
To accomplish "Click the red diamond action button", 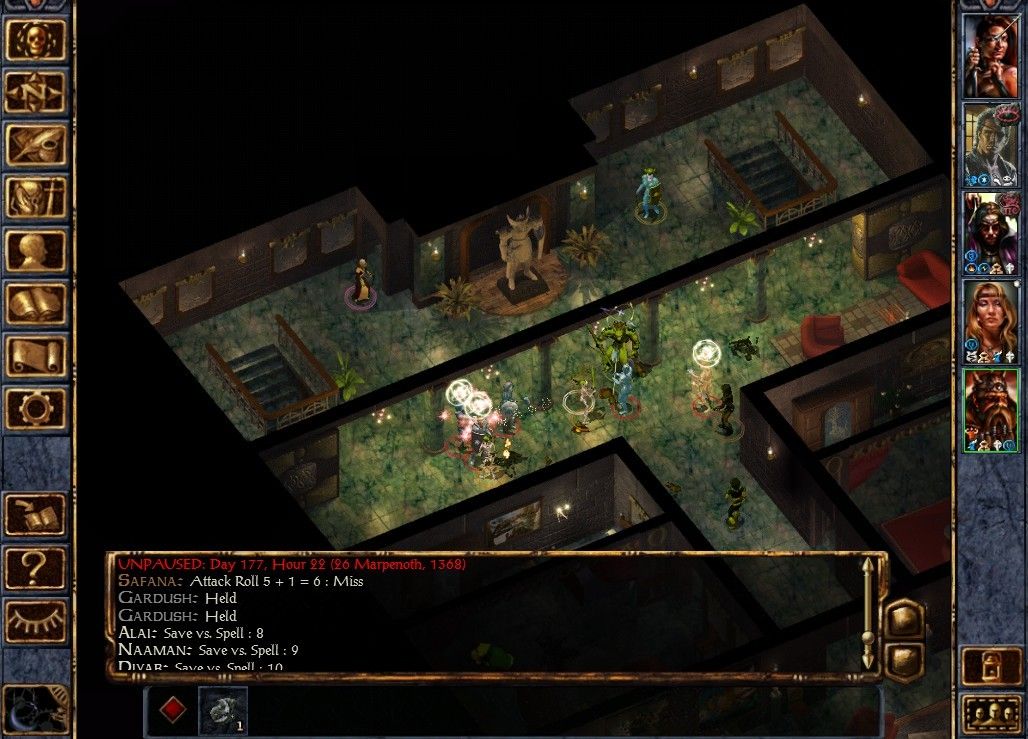I will point(173,710).
